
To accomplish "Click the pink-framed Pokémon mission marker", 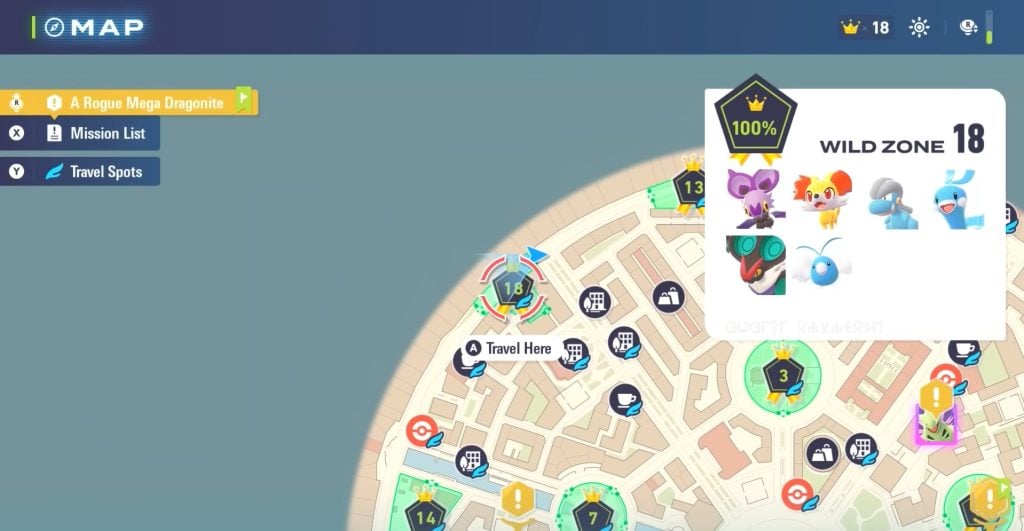I will (937, 425).
